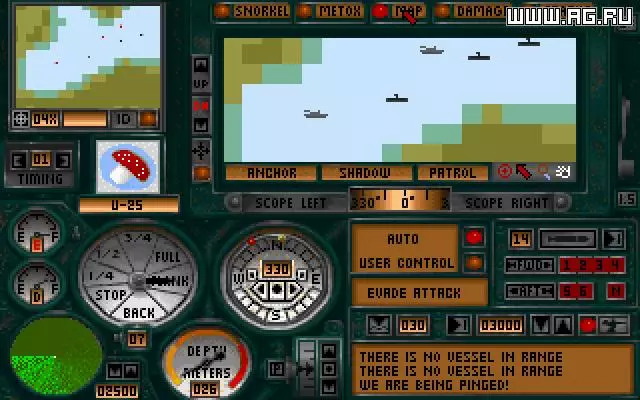This screenshot has height=400, width=640.
Task: Select aft torpedo tube 5
Action: pyautogui.click(x=567, y=291)
